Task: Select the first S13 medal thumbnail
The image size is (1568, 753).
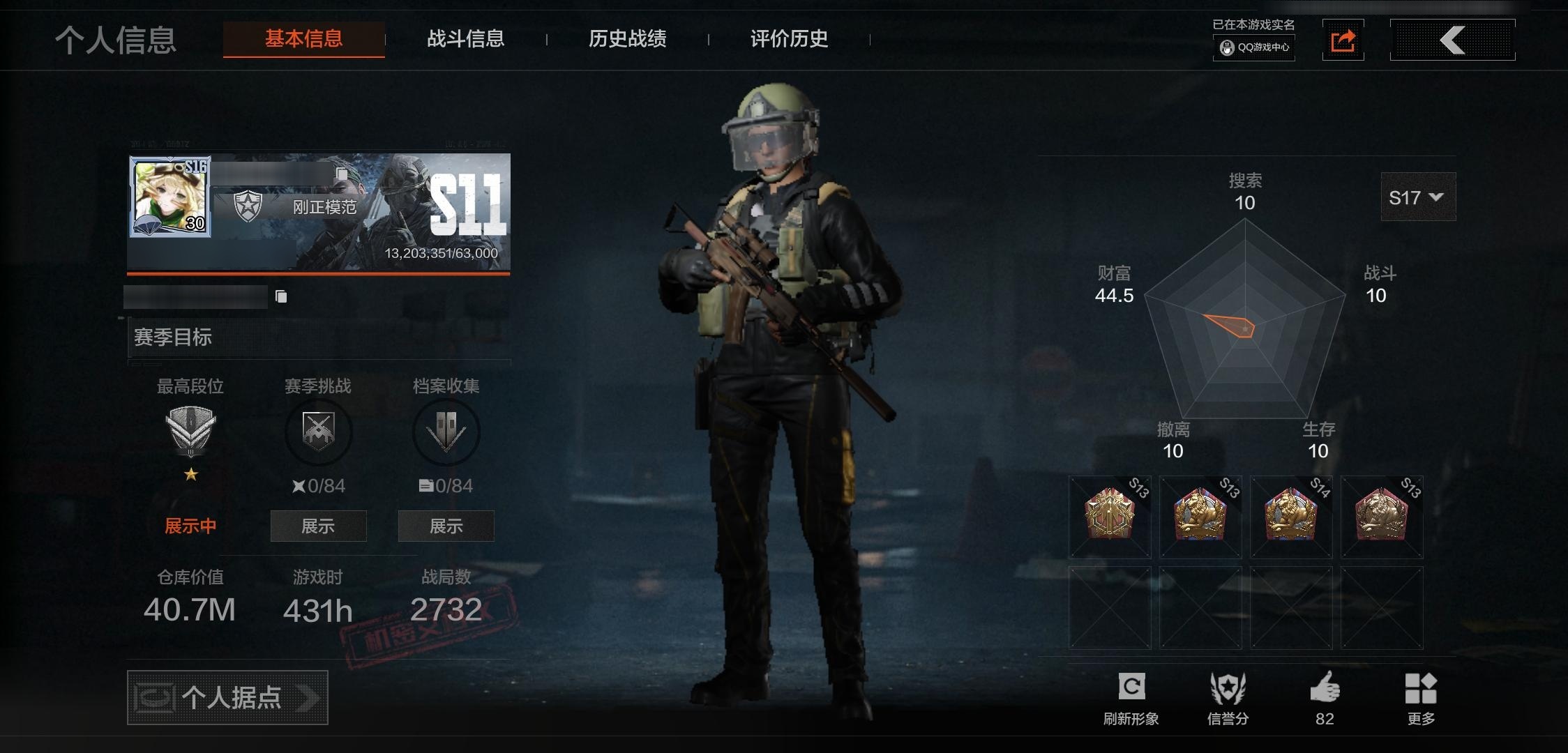Action: pos(1109,517)
